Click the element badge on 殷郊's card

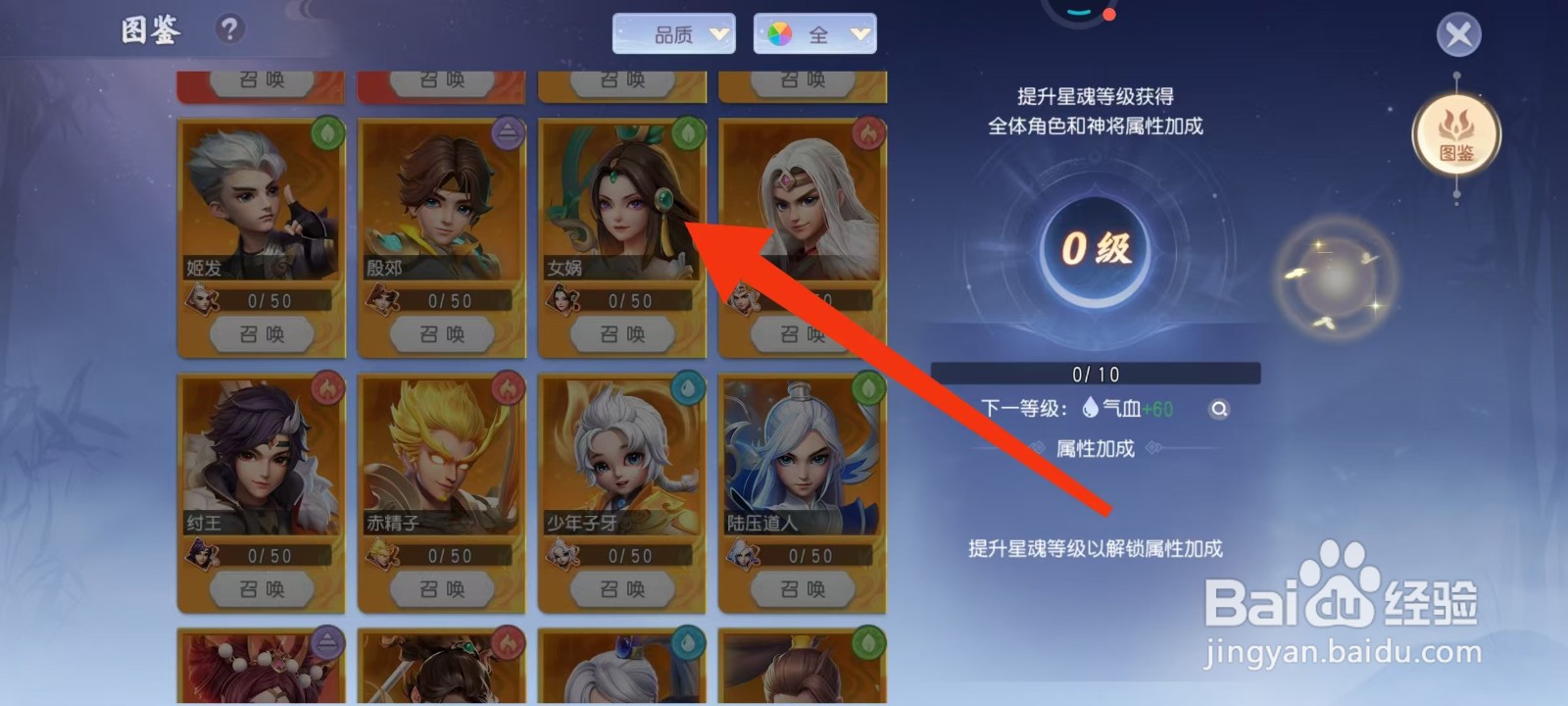(510, 134)
